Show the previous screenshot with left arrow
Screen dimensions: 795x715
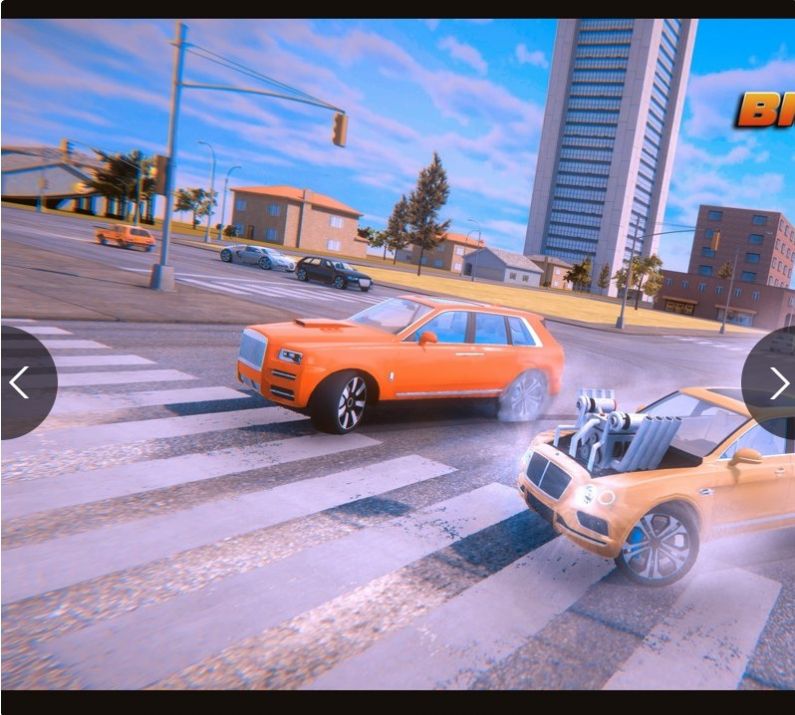point(20,382)
